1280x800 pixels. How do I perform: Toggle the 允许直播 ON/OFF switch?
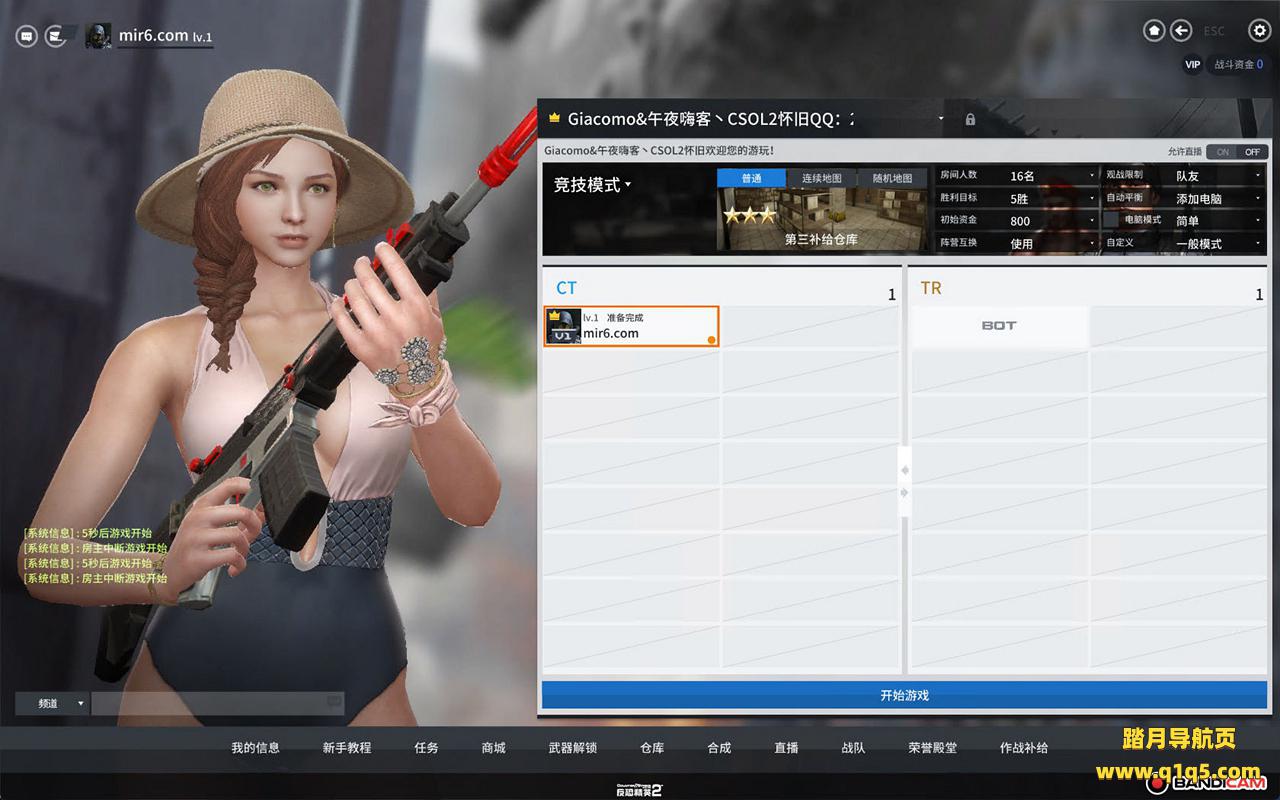coord(1237,152)
